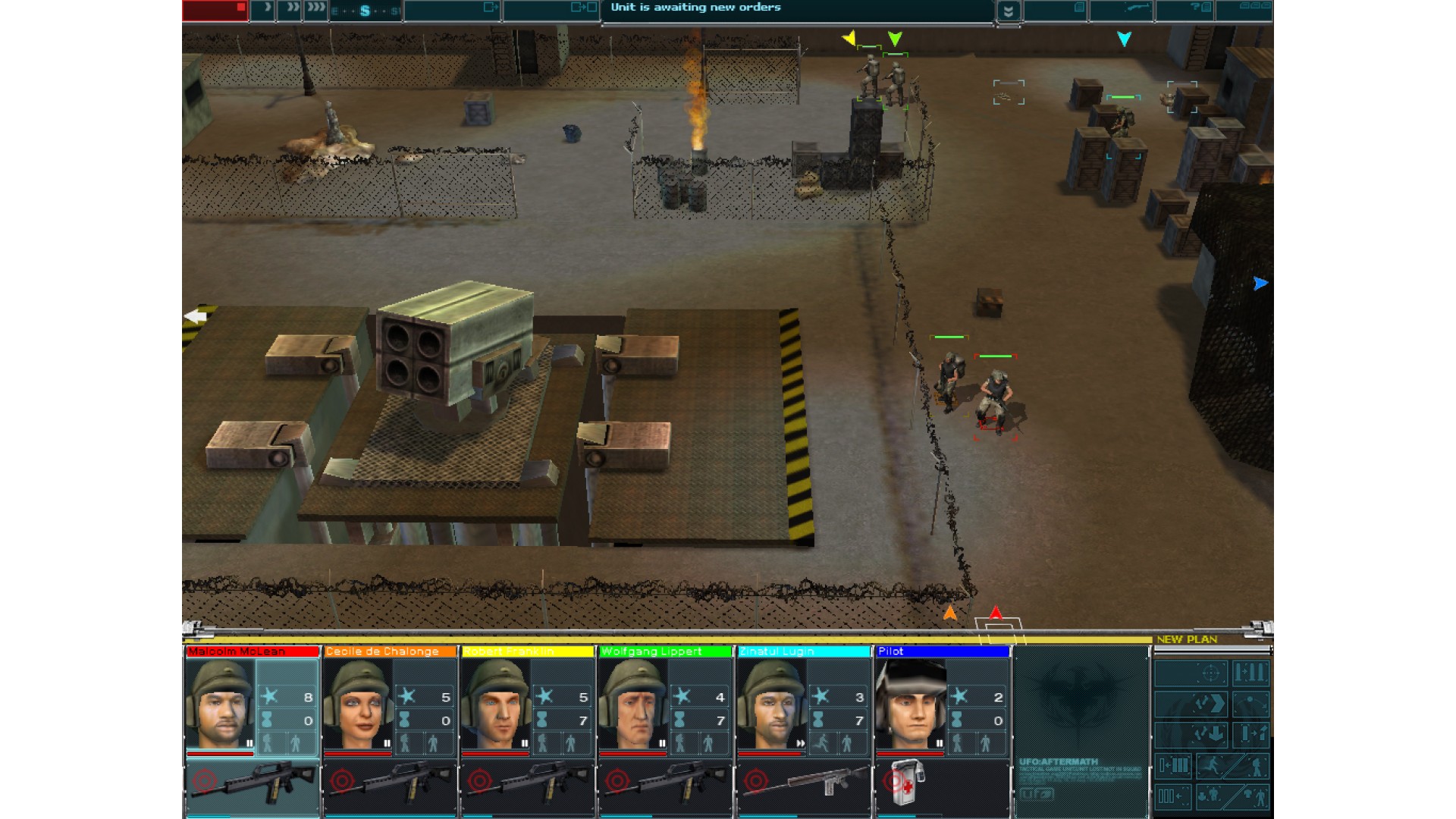
Task: Select Wolfgang Lippert's portrait
Action: [633, 705]
